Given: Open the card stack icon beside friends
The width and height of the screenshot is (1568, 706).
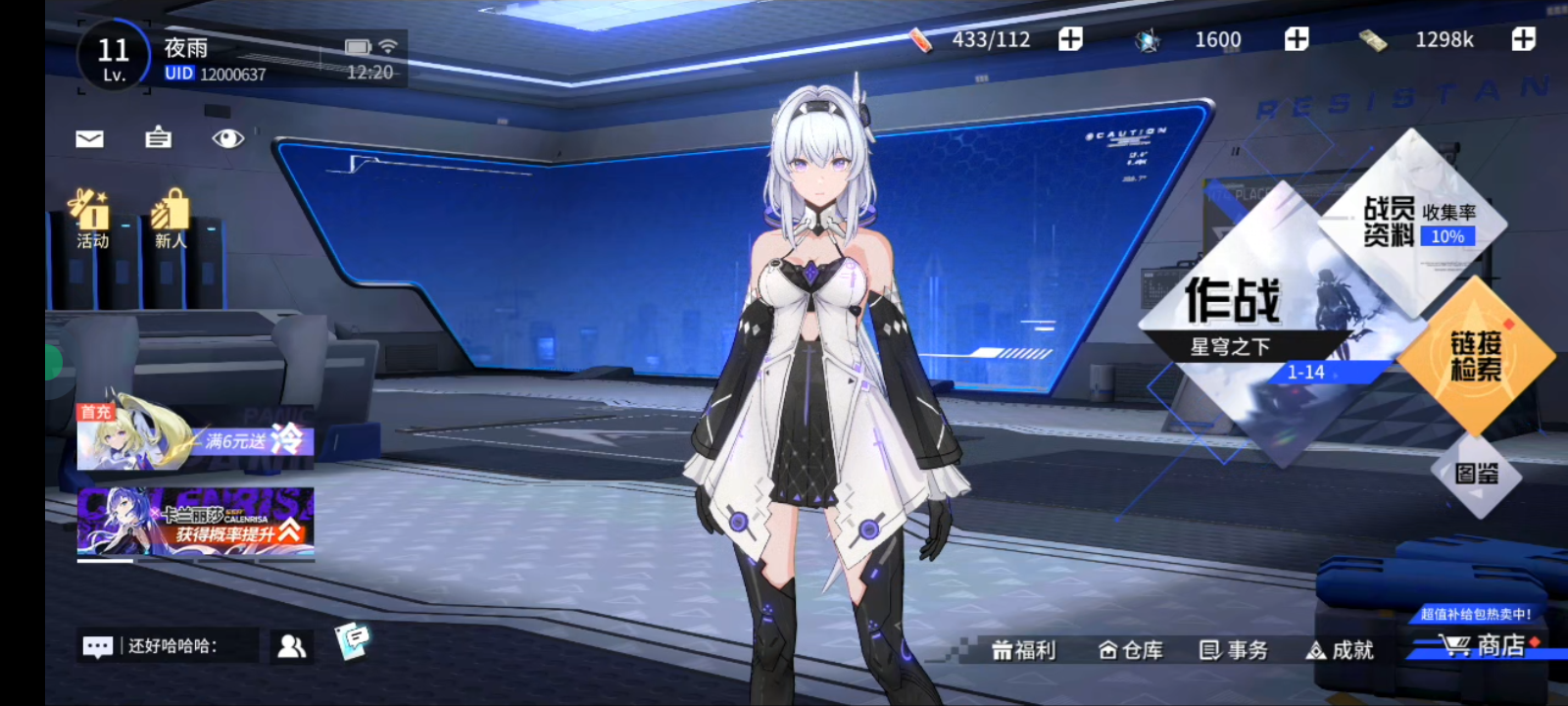Looking at the screenshot, I should [352, 640].
